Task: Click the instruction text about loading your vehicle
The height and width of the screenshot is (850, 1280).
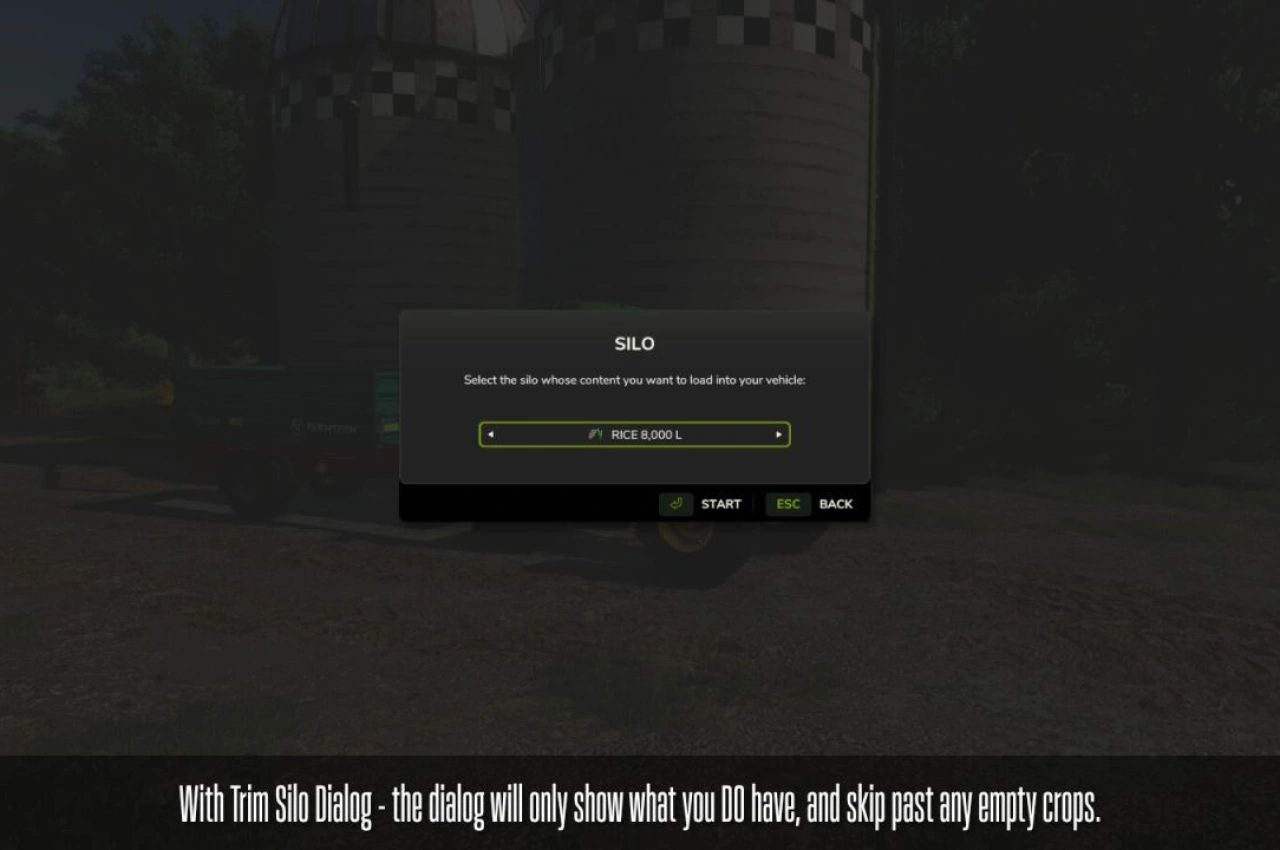Action: [x=634, y=380]
